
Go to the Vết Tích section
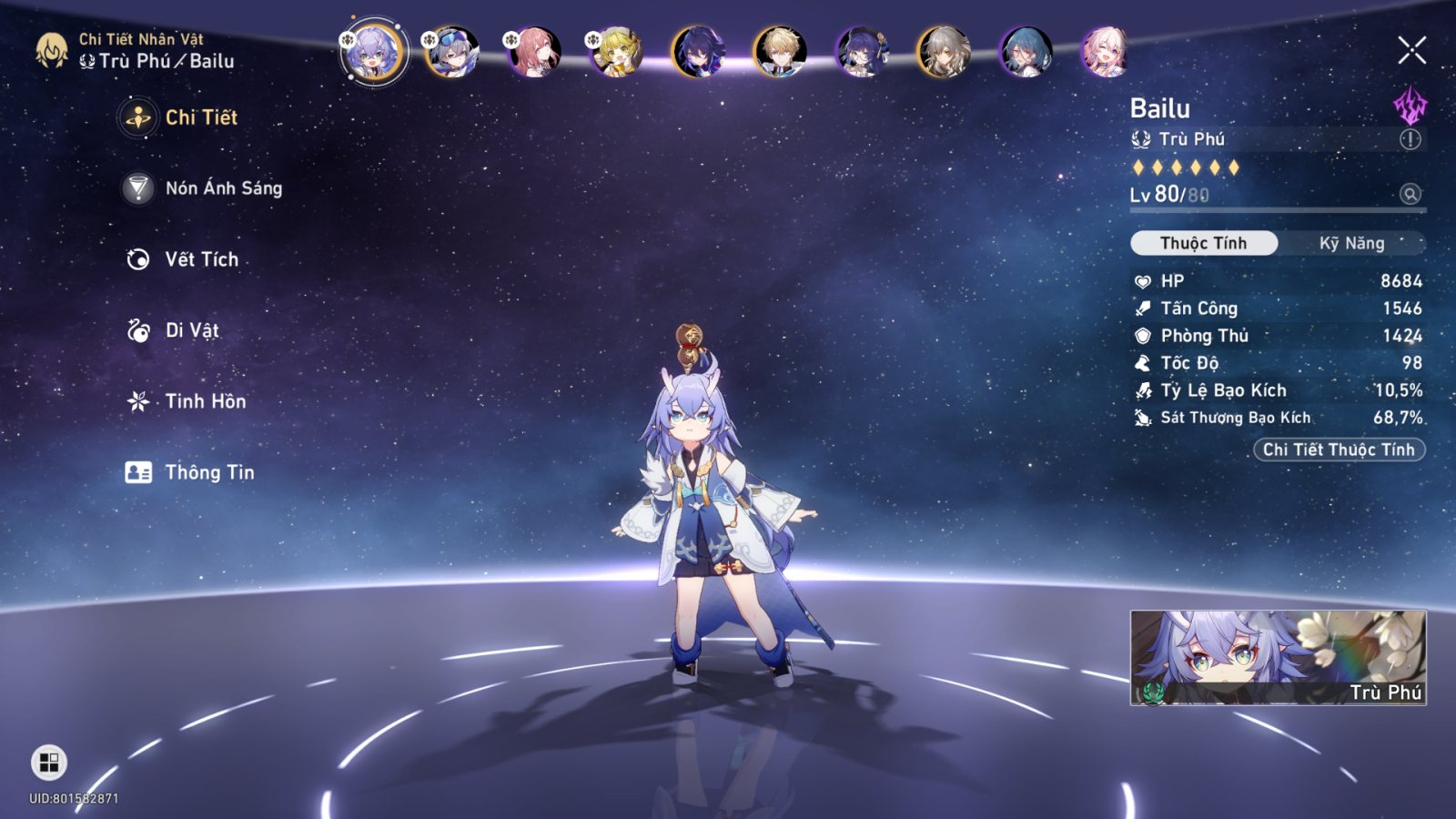coord(201,259)
